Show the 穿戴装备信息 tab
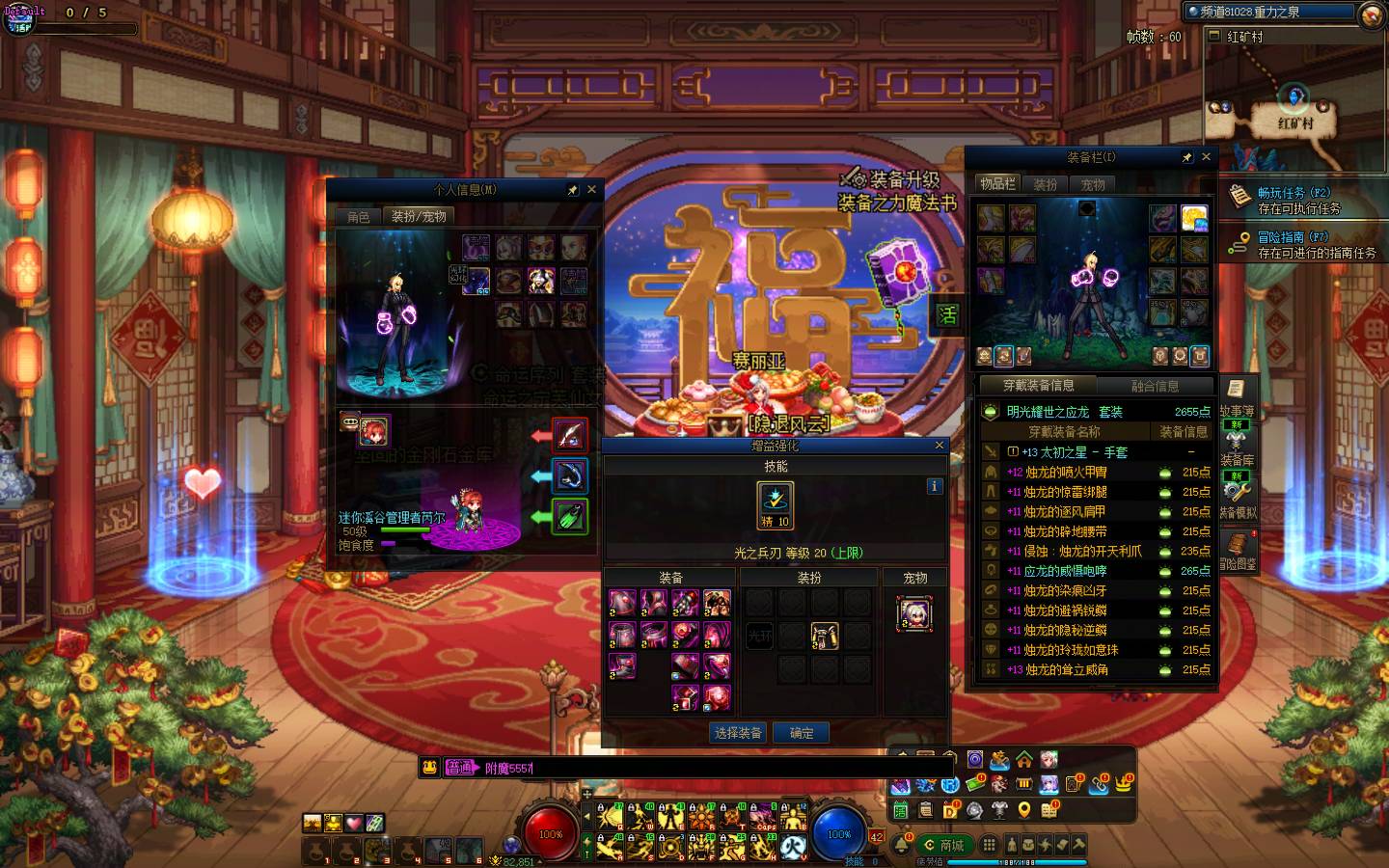Screen dimensions: 1389x868 [1038, 386]
